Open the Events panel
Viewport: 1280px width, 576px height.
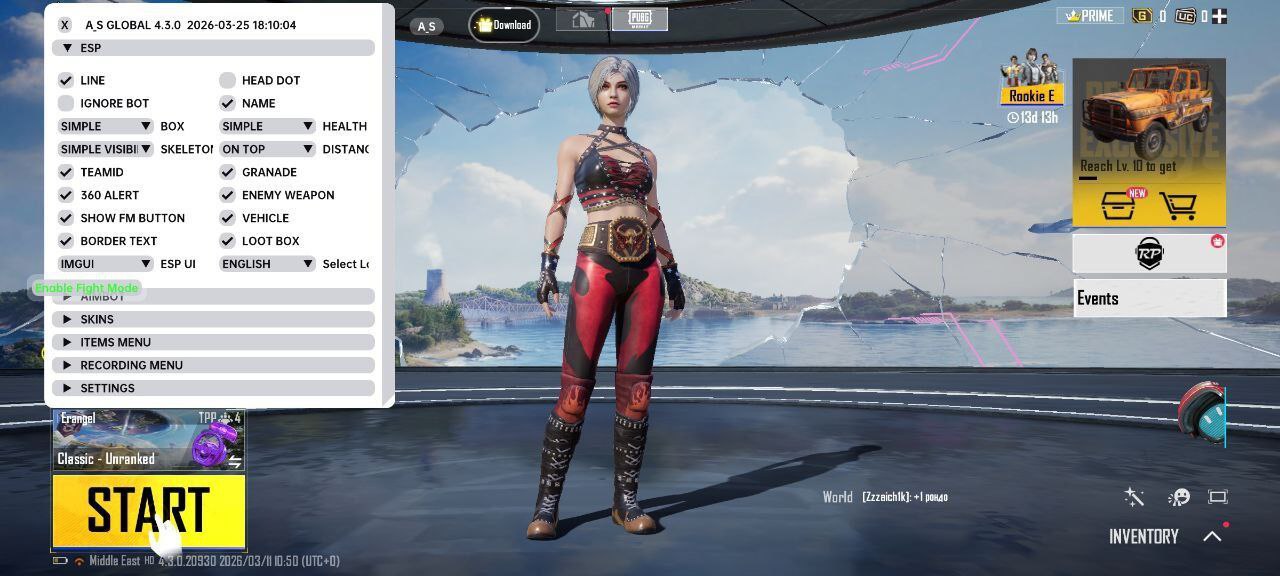point(1149,298)
